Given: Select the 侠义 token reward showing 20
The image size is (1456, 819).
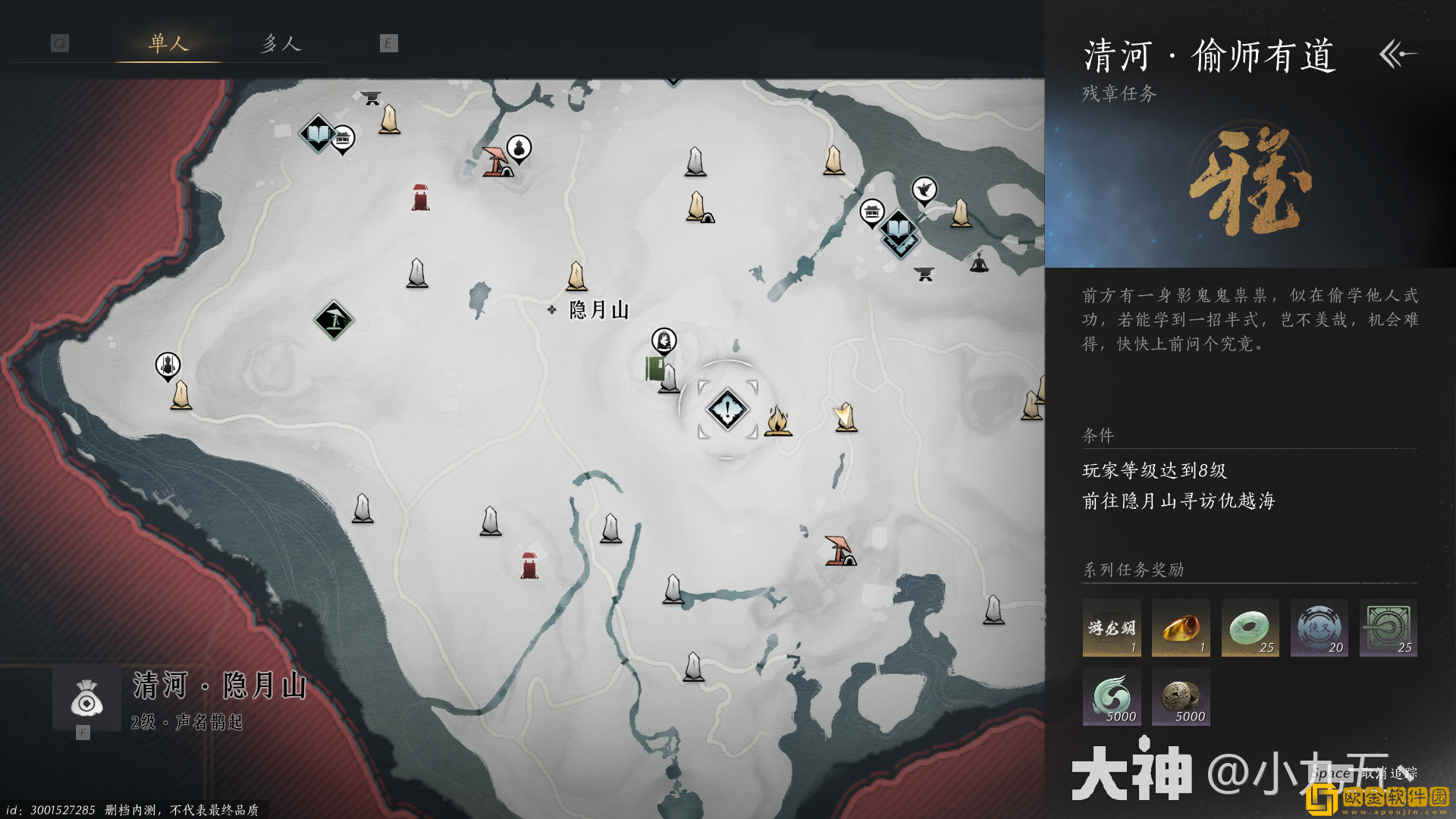Looking at the screenshot, I should pos(1319,628).
